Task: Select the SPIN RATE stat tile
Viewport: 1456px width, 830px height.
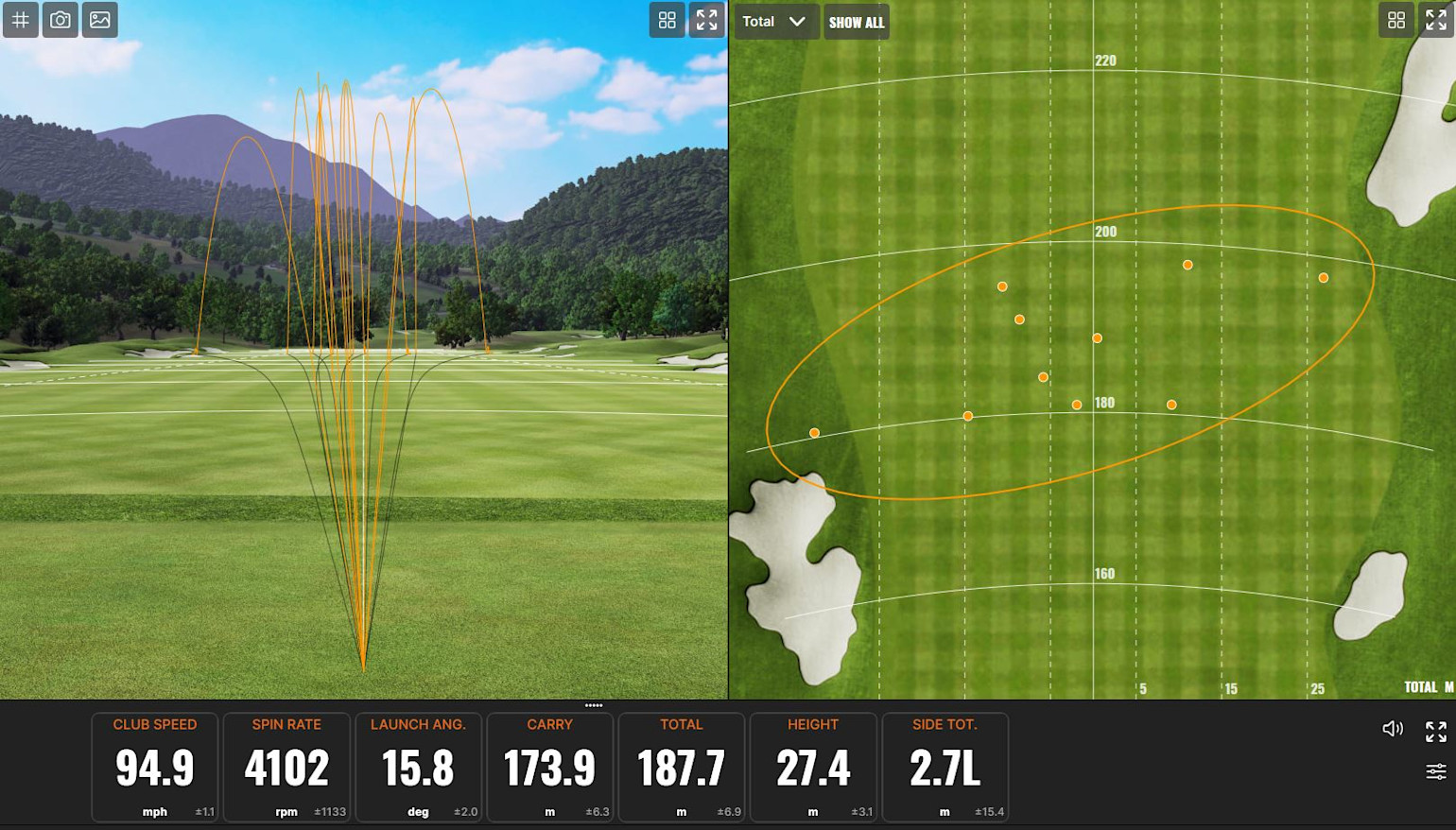Action: pos(286,766)
